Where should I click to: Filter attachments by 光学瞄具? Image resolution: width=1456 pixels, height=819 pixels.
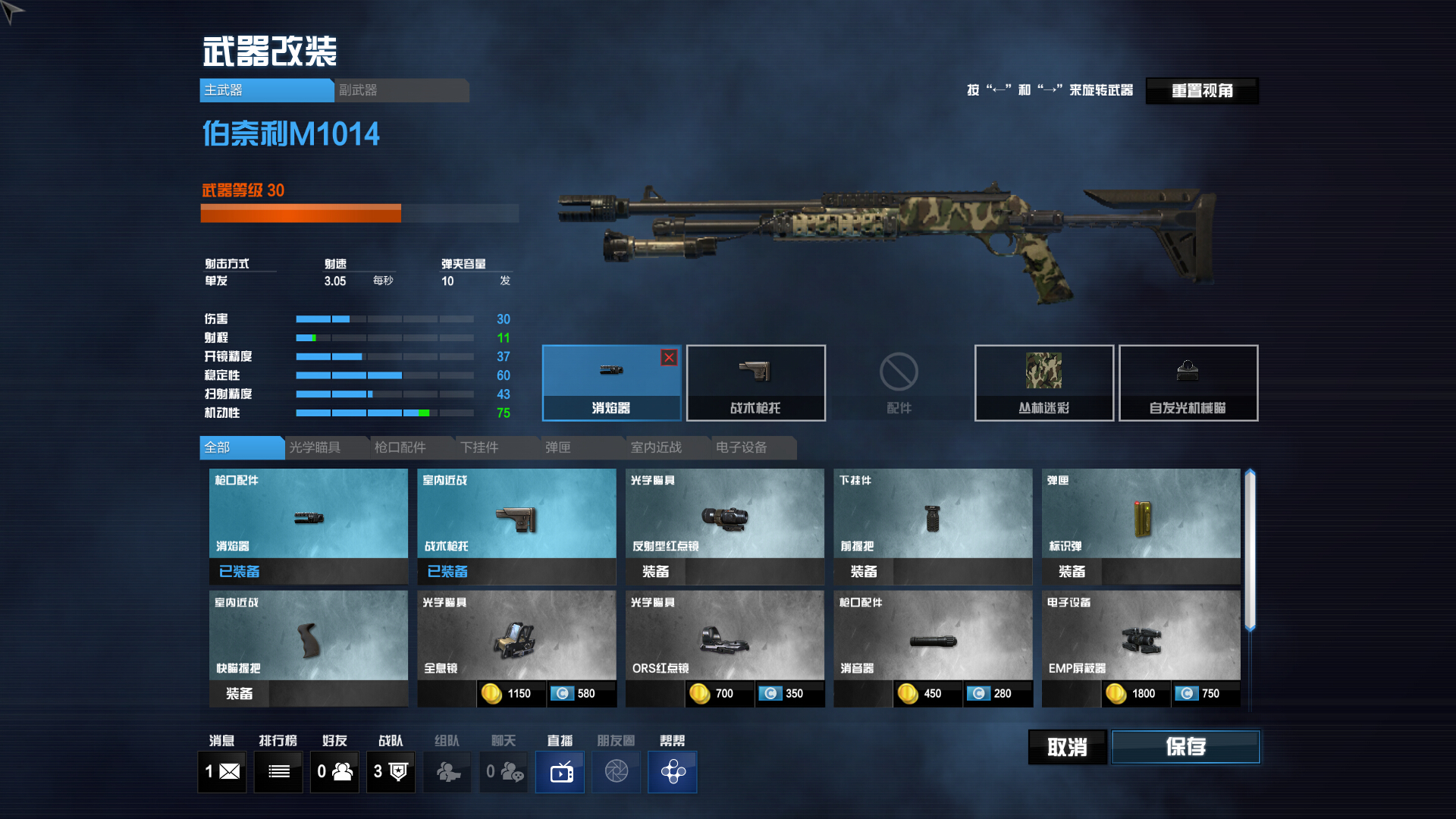315,447
